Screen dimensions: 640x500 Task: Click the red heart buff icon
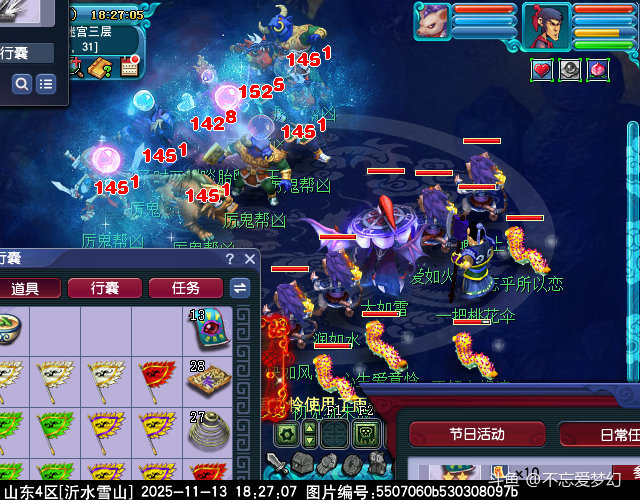(542, 69)
